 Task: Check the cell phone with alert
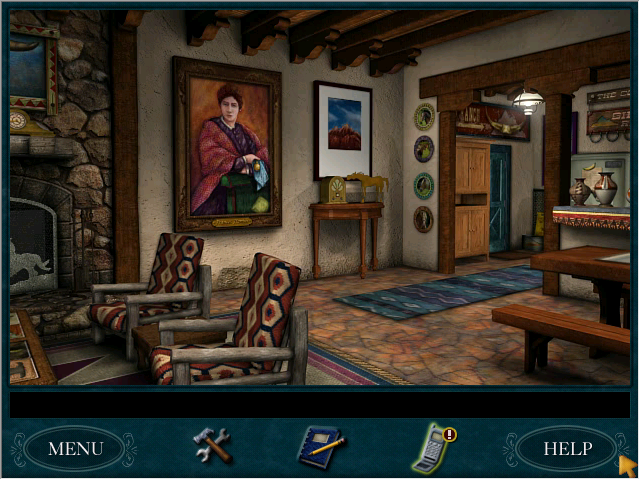click(x=432, y=448)
